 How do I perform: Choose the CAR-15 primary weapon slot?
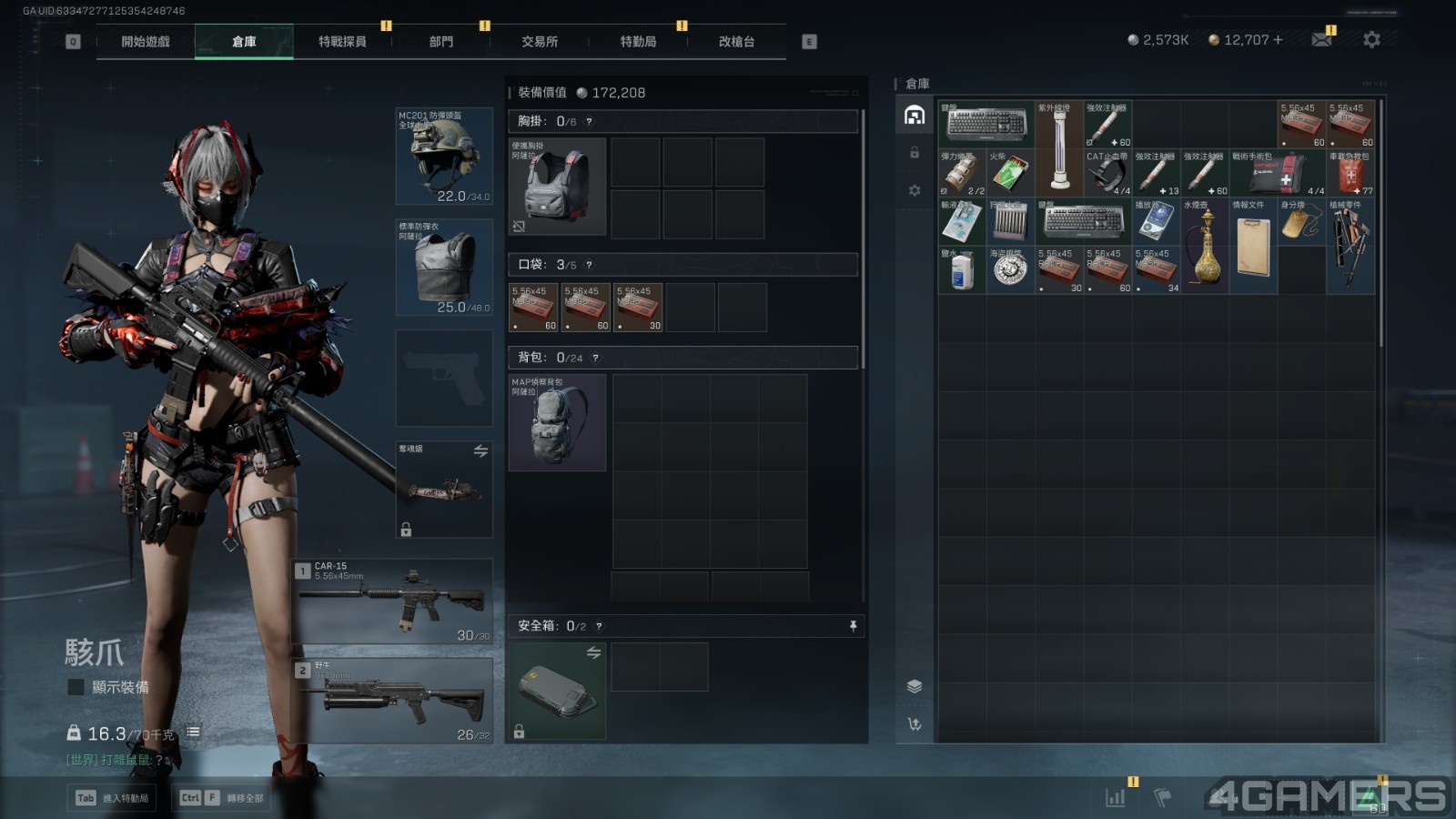[393, 602]
